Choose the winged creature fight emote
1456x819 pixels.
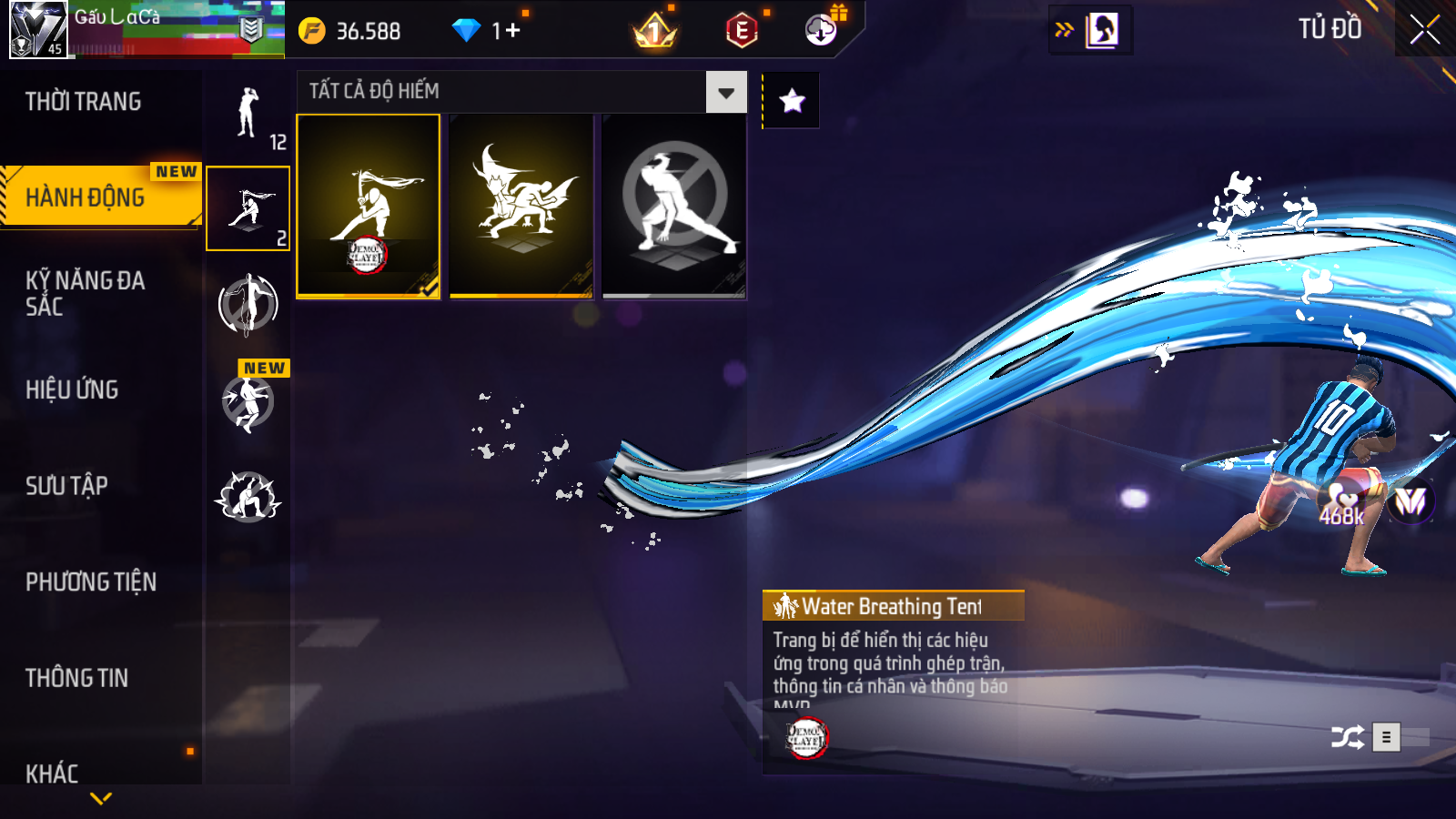pos(521,206)
